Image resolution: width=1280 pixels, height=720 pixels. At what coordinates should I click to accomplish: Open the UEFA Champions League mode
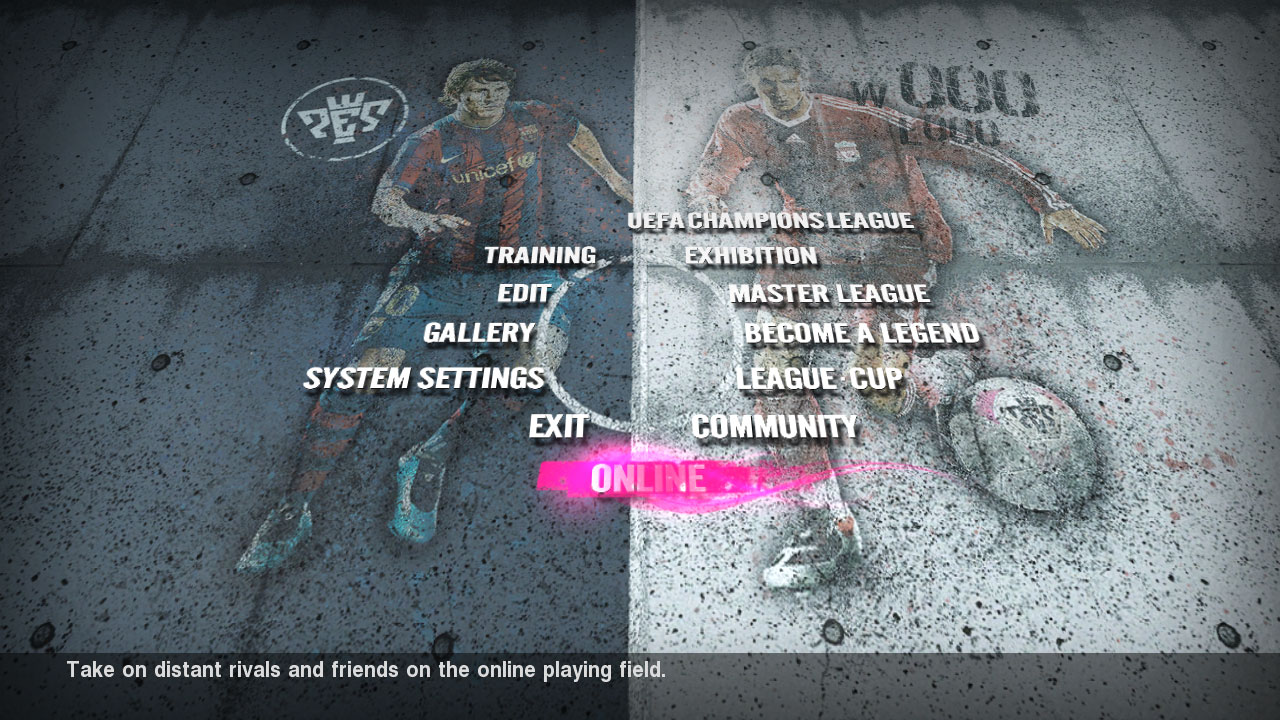coord(770,221)
